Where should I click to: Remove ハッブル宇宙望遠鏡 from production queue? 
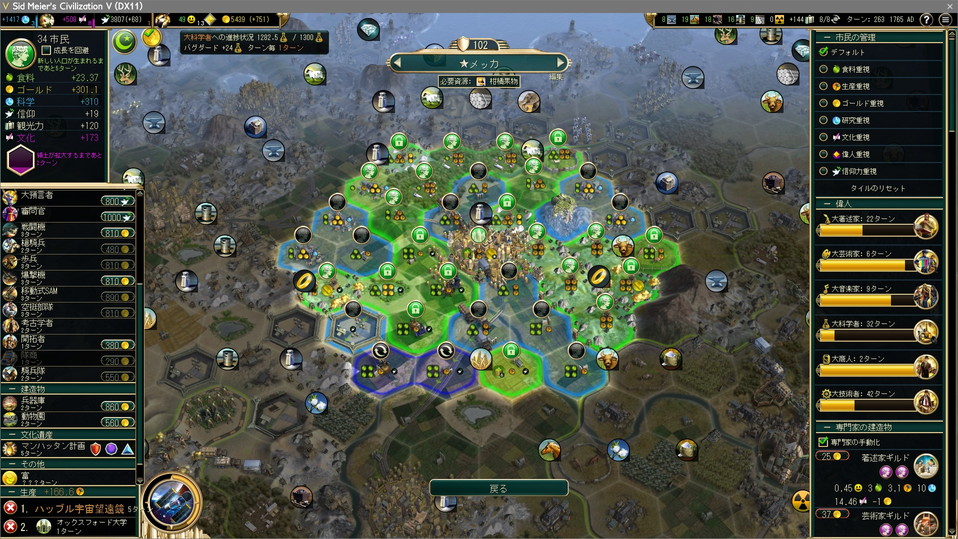pyautogui.click(x=10, y=508)
